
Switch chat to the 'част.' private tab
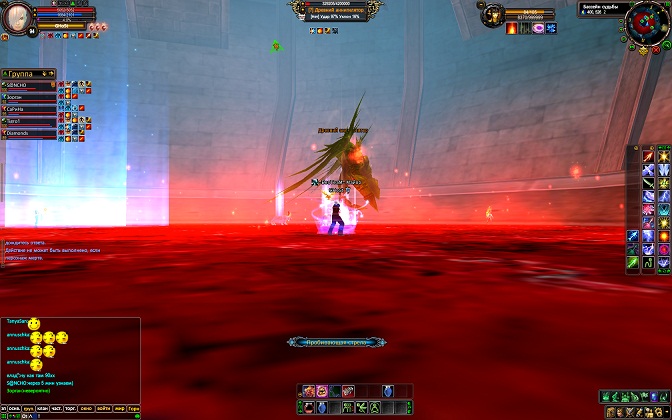57,409
